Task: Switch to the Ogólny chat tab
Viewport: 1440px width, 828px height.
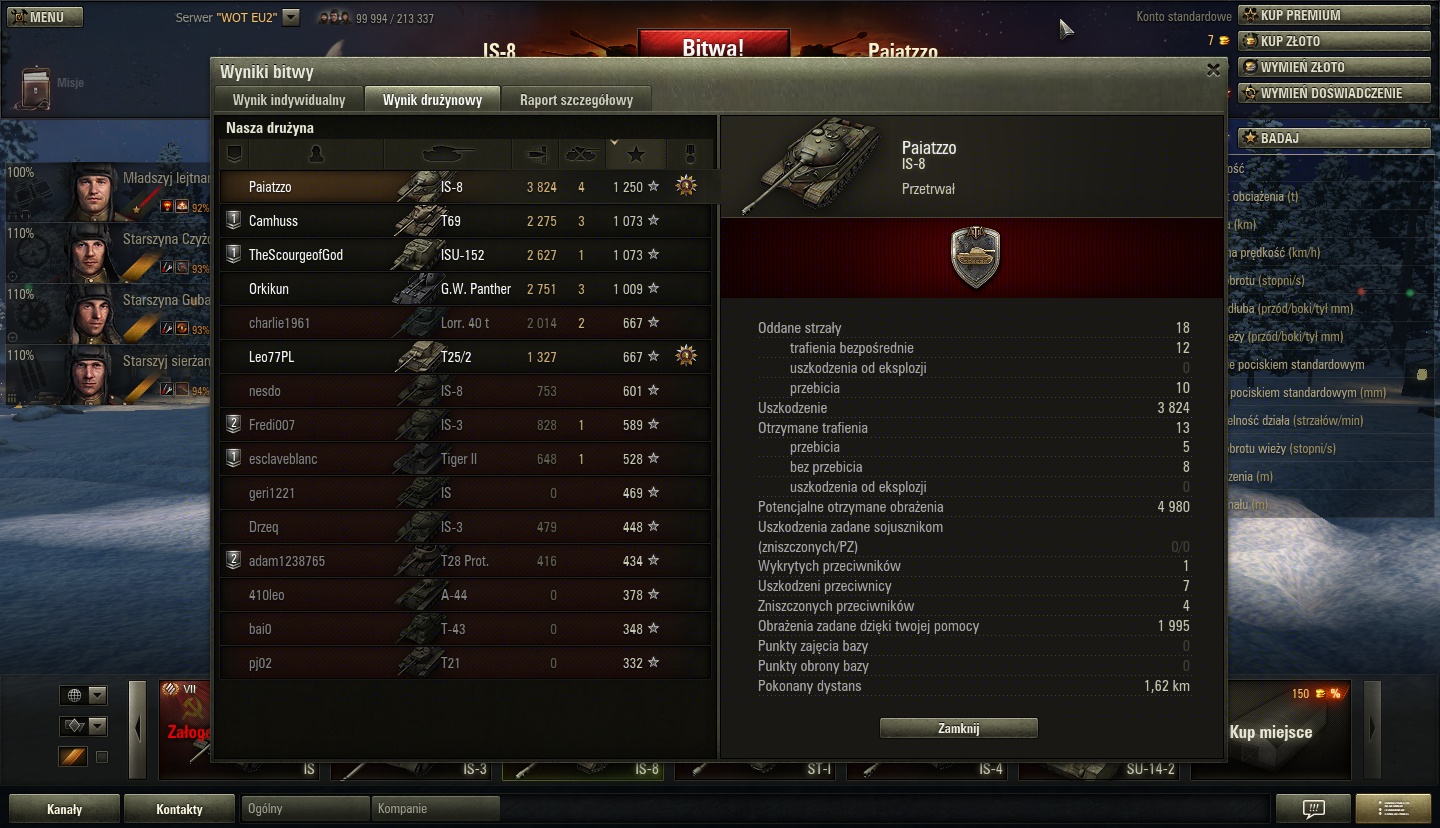Action: 305,809
